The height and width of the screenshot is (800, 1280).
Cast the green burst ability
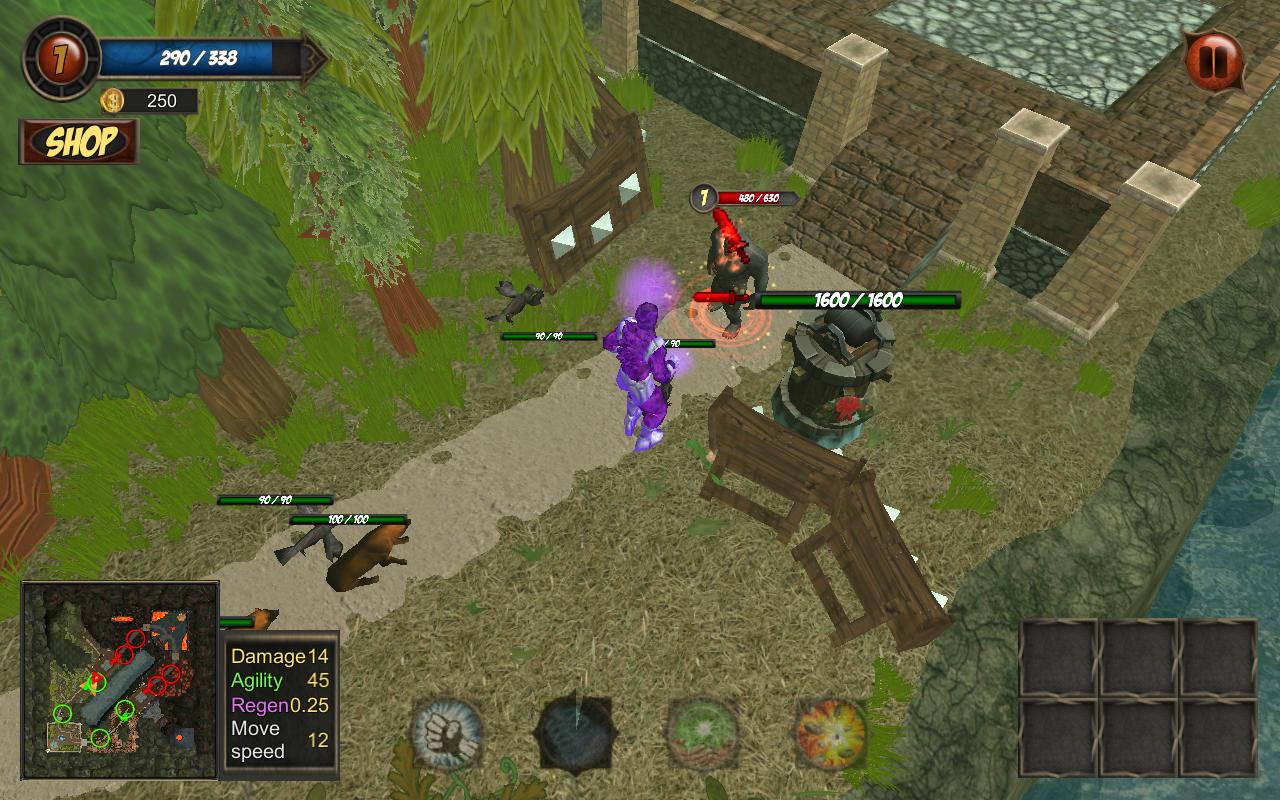[704, 733]
